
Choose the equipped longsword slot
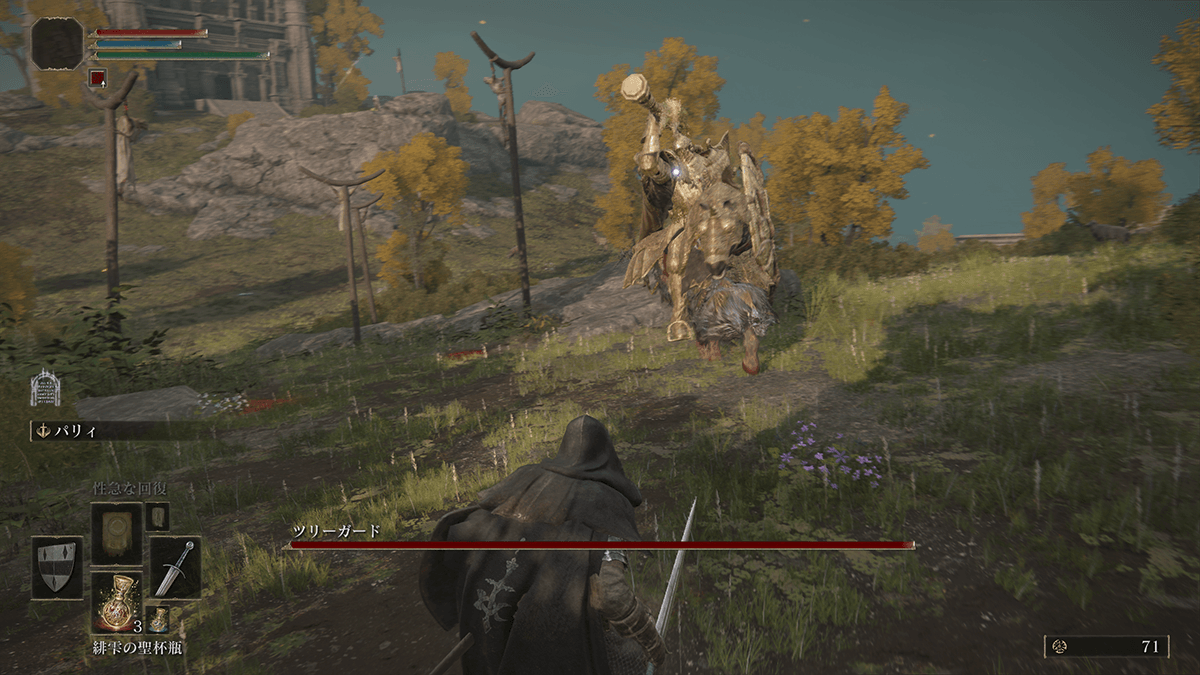(x=175, y=567)
